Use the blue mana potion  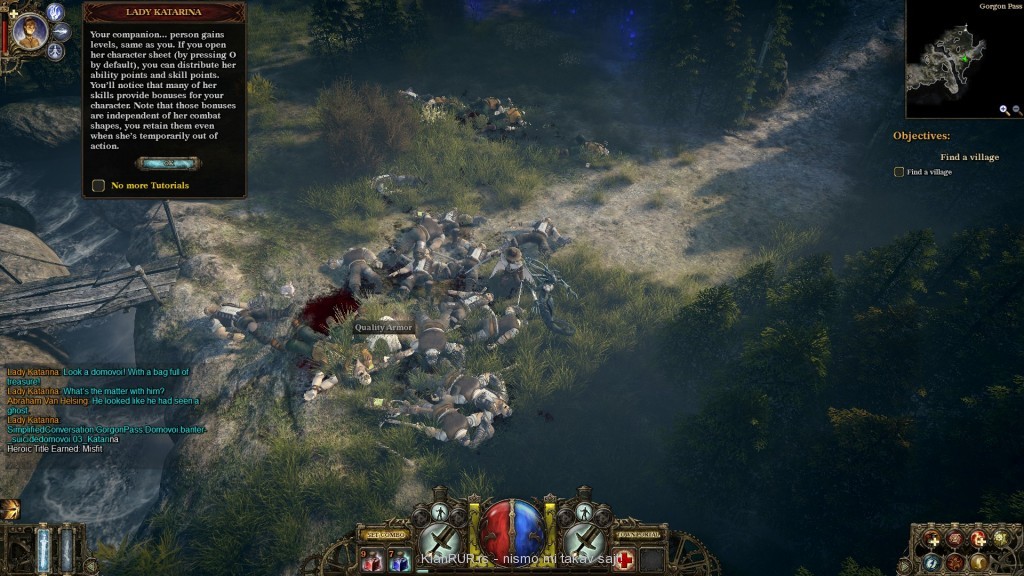coord(398,562)
